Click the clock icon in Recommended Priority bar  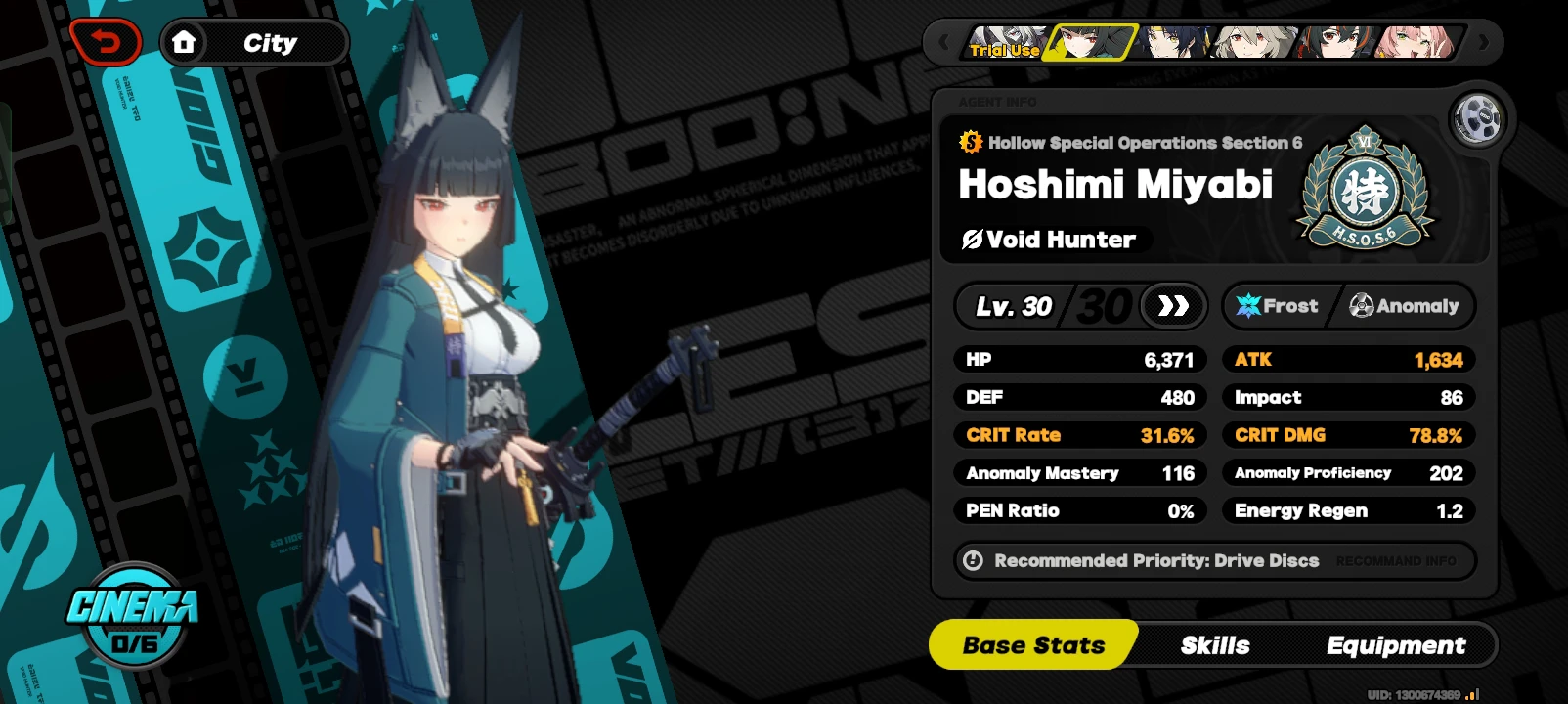coord(971,560)
